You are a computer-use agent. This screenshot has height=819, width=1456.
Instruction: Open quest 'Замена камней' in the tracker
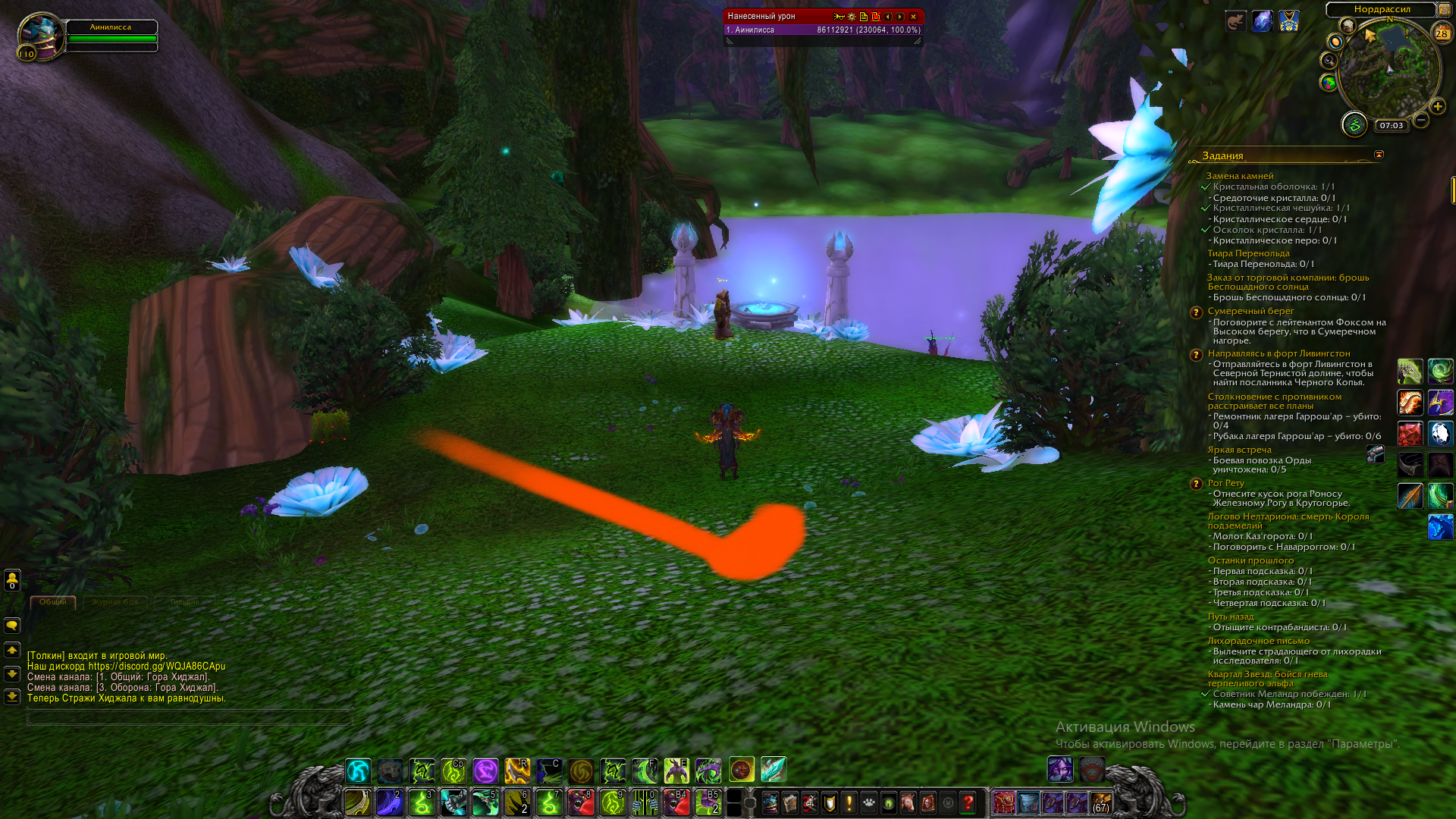[1240, 176]
